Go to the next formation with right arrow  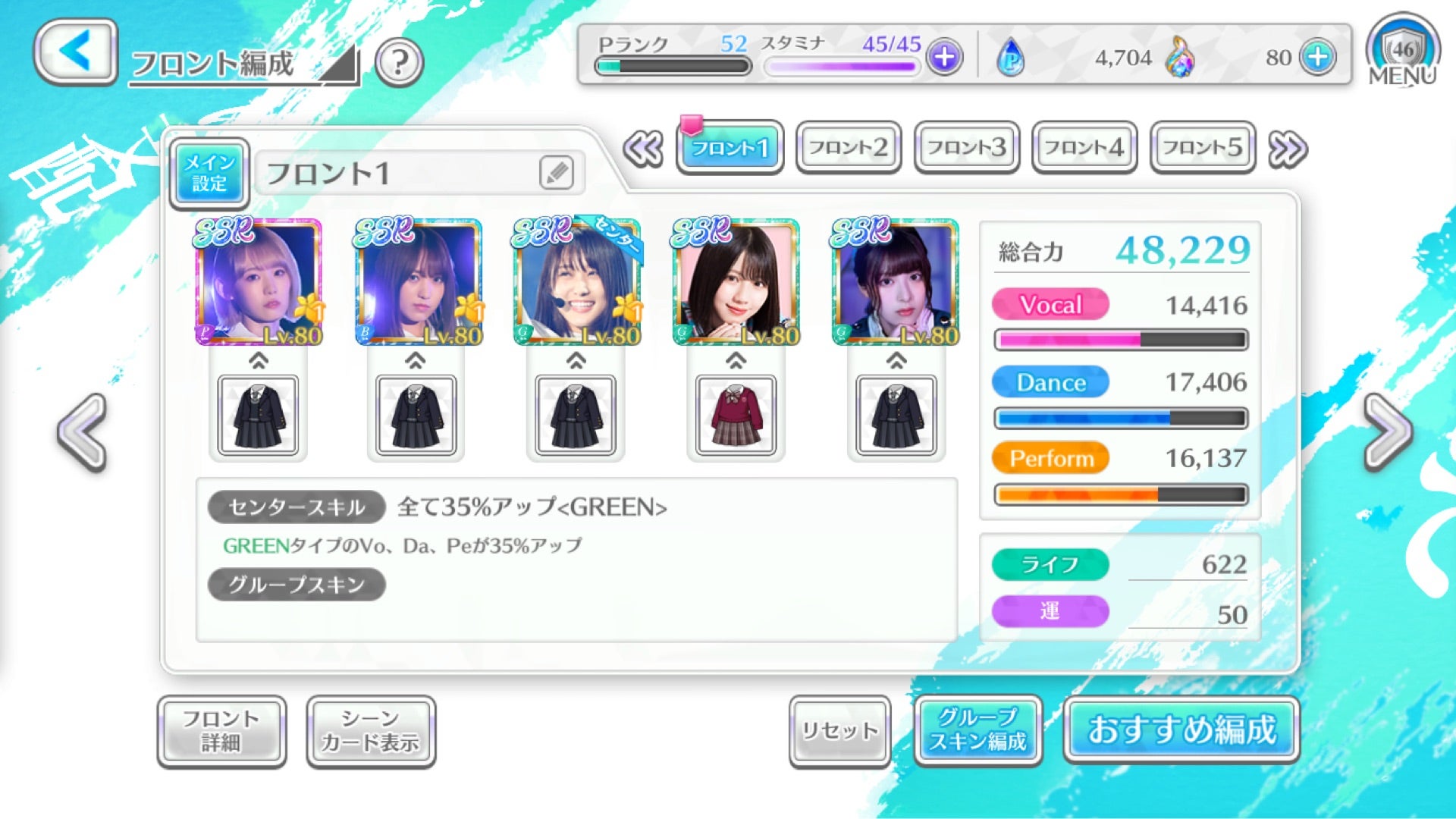pos(1388,432)
